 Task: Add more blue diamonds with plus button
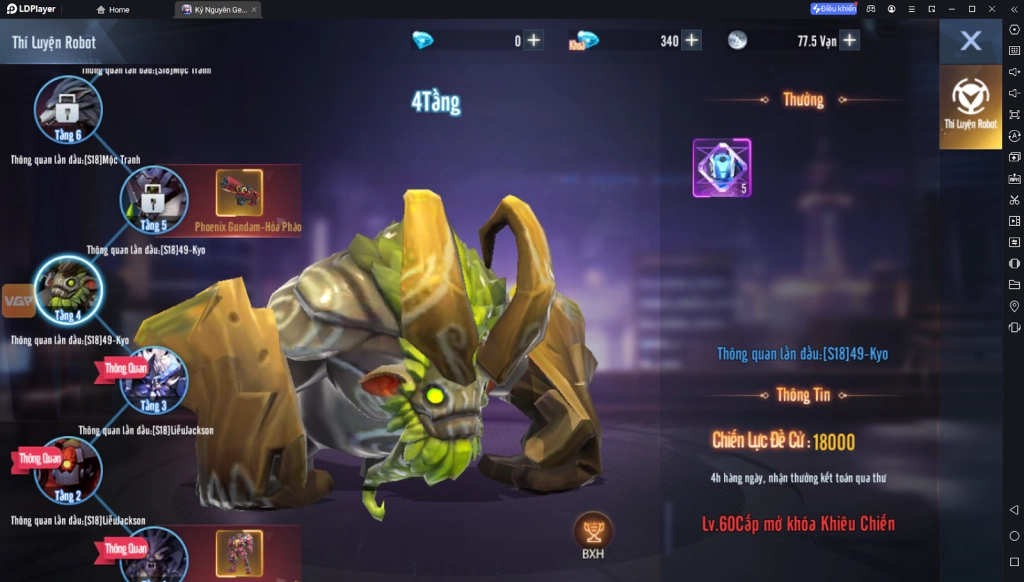534,41
